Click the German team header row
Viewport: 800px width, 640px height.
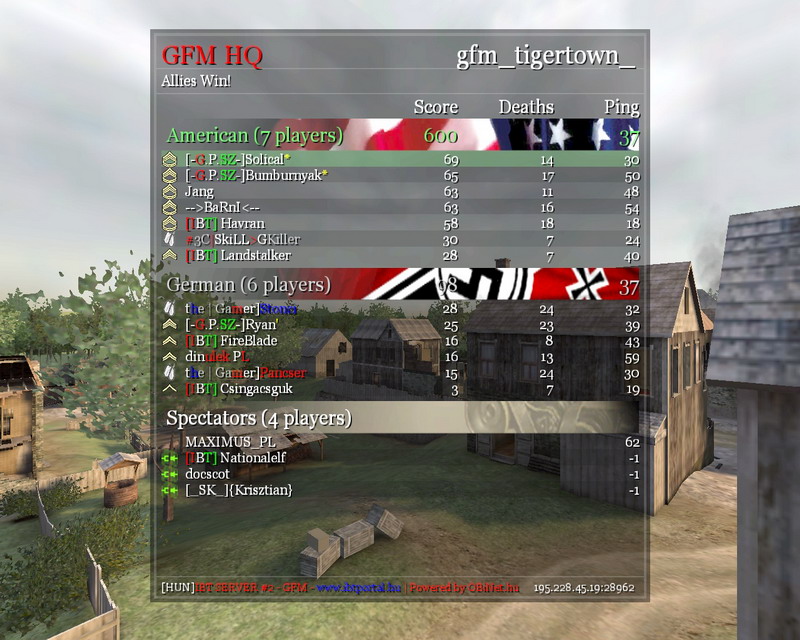pos(400,286)
